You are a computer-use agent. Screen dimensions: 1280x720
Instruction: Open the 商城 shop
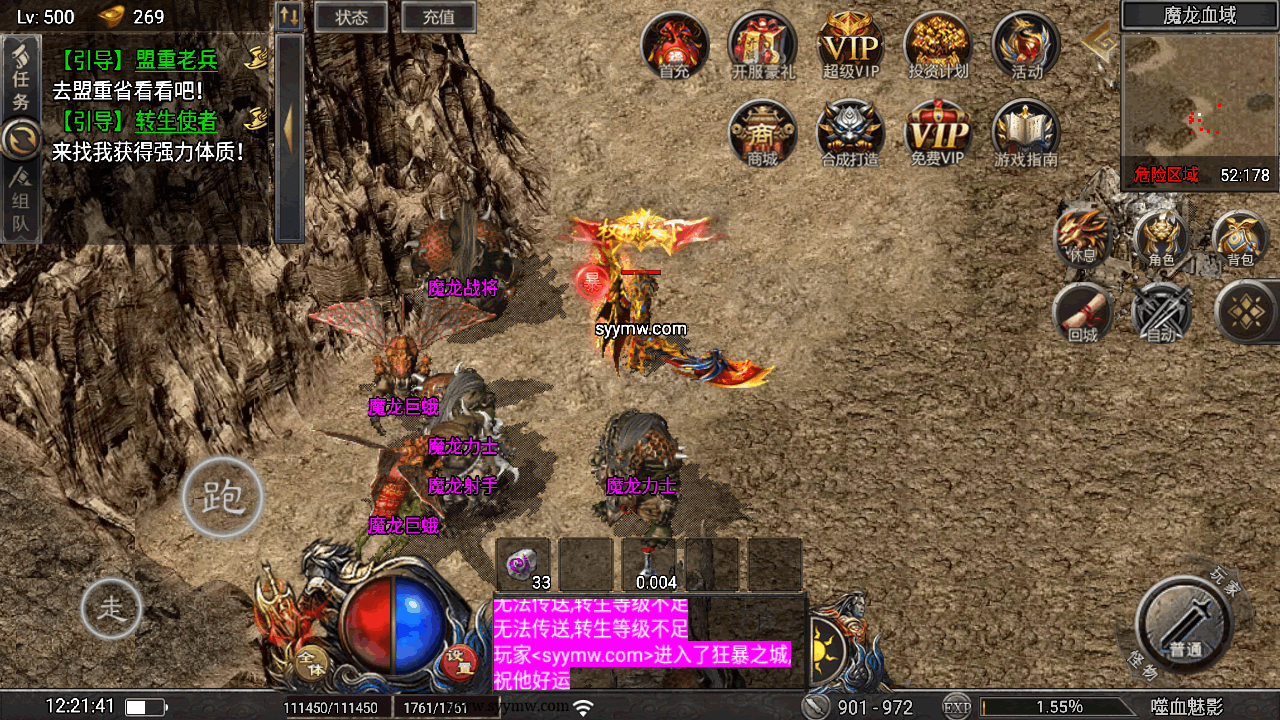click(x=763, y=132)
